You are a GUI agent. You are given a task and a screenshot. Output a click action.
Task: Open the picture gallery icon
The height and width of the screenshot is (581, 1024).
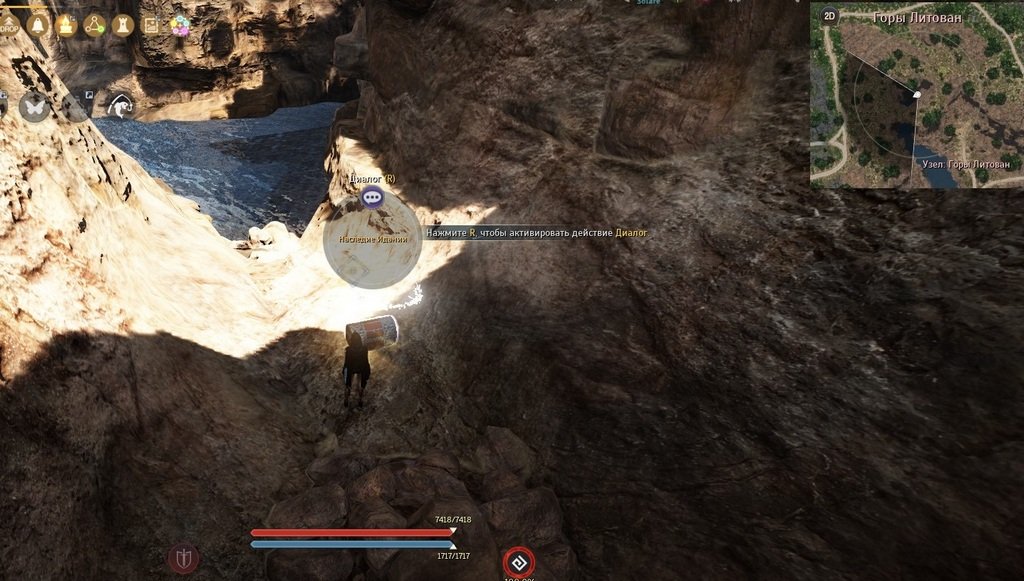point(151,25)
